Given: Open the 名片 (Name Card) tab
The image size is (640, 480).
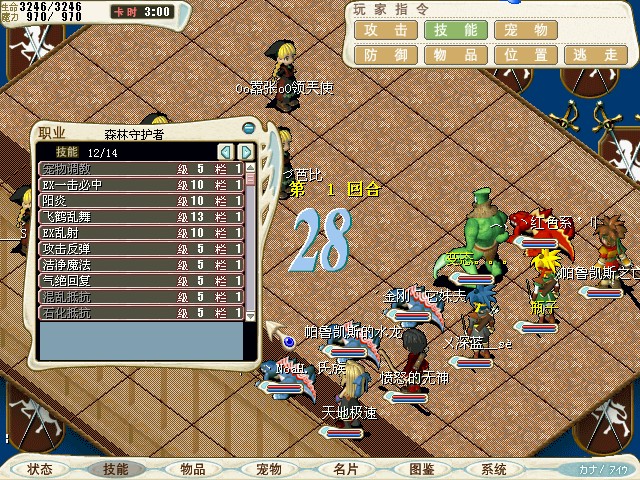Looking at the screenshot, I should point(346,468).
